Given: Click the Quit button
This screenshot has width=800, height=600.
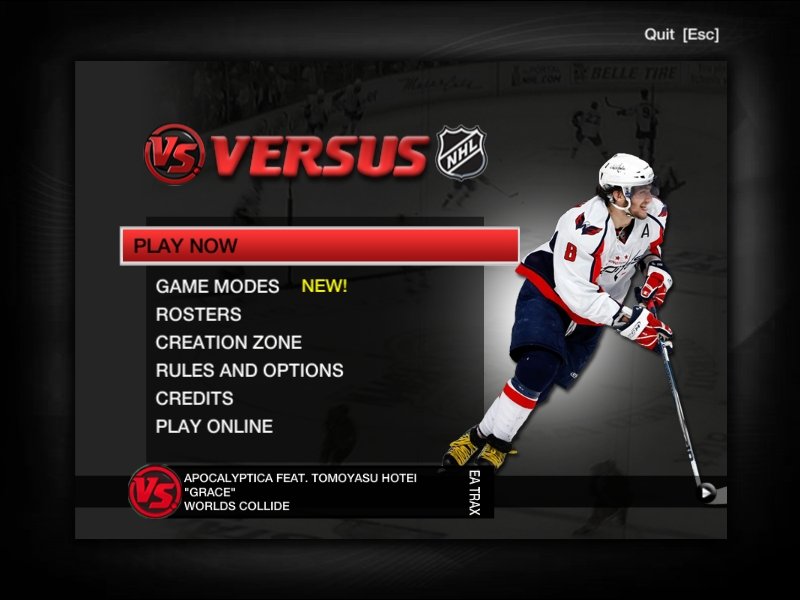Looking at the screenshot, I should [681, 34].
